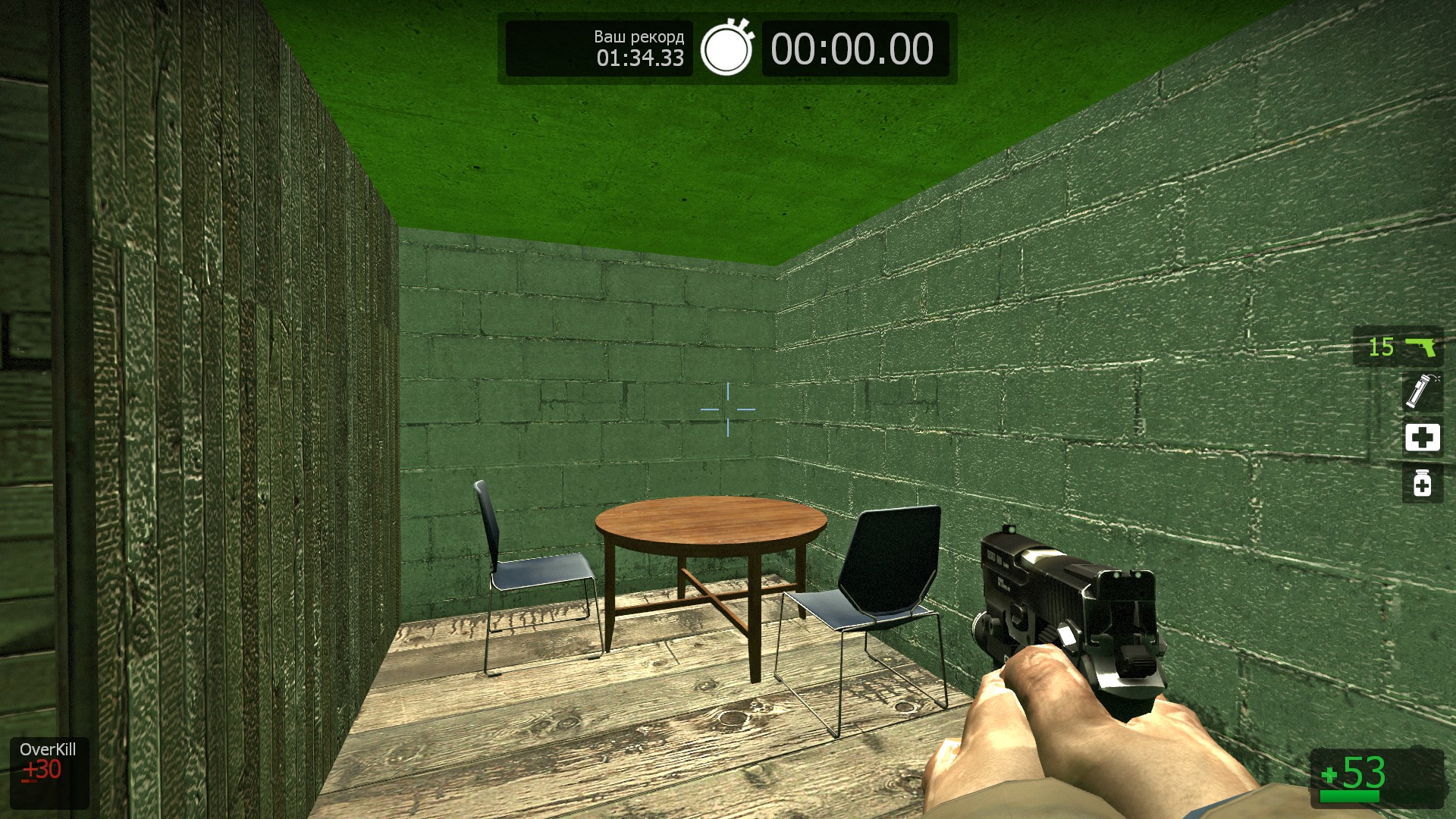Choose the first aid kit slot
The width and height of the screenshot is (1456, 819).
pyautogui.click(x=1422, y=438)
